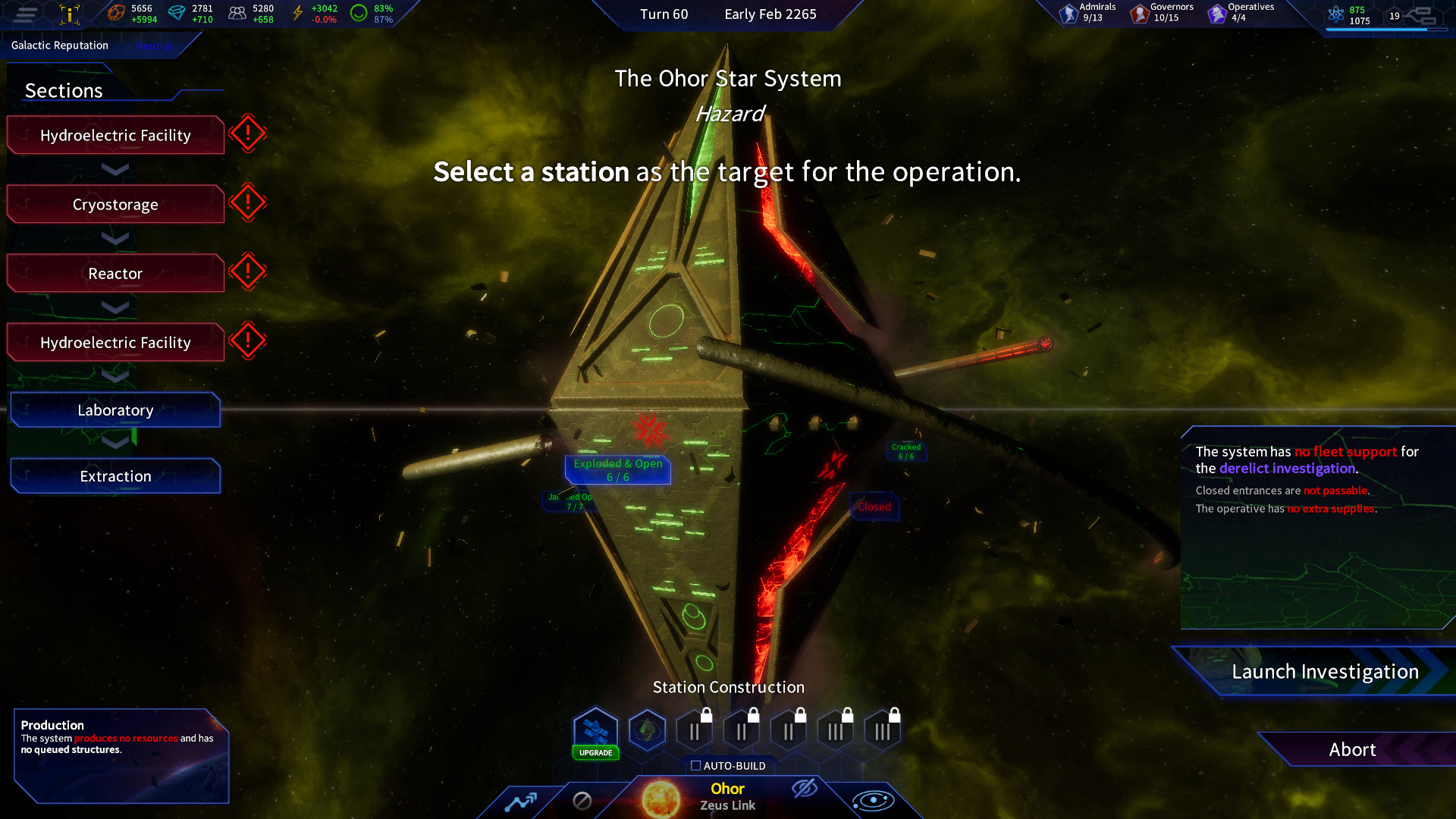Viewport: 1456px width, 819px height.
Task: Click the research atom icon in top bar
Action: (x=1335, y=13)
